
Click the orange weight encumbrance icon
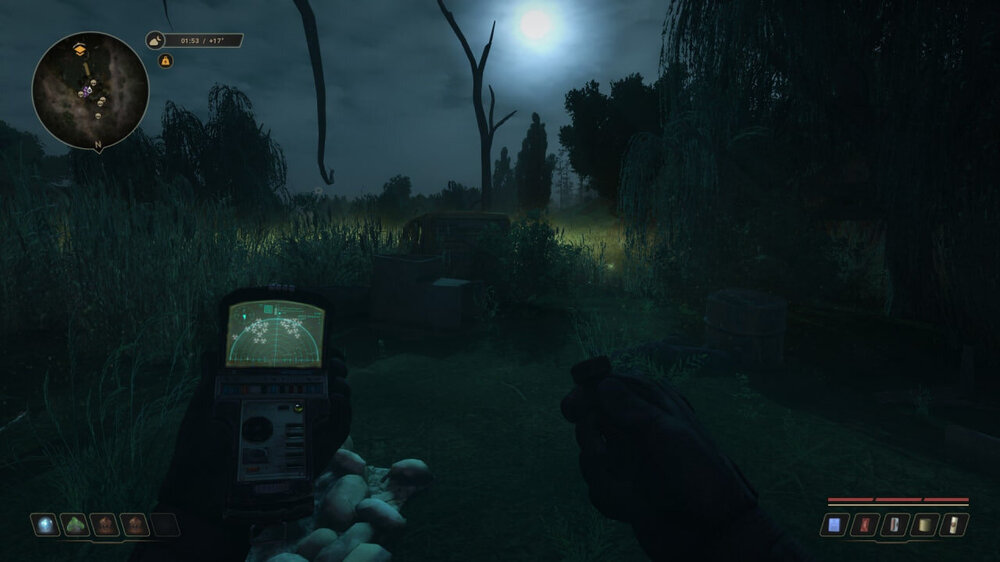point(166,61)
